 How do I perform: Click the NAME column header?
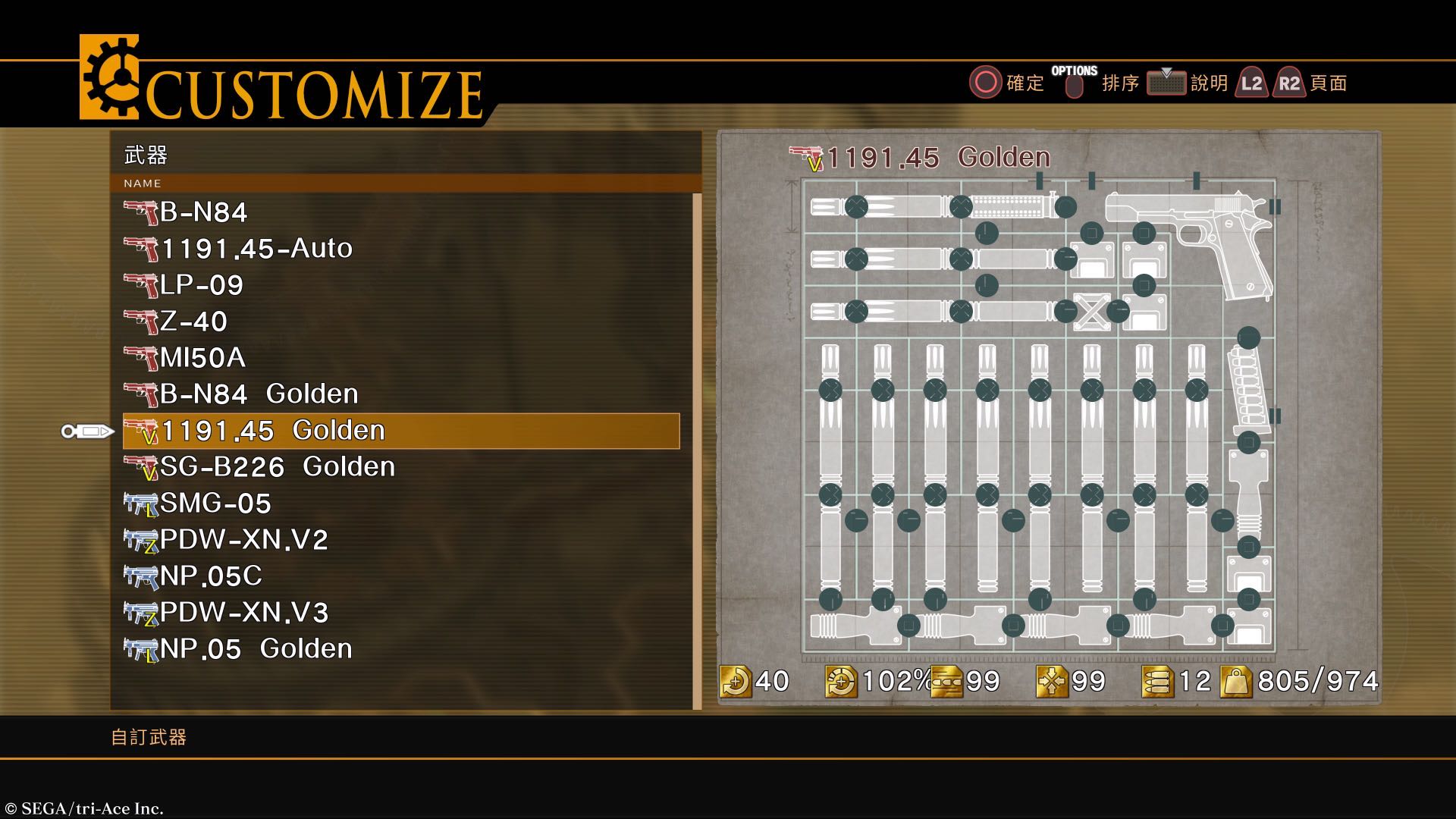143,184
